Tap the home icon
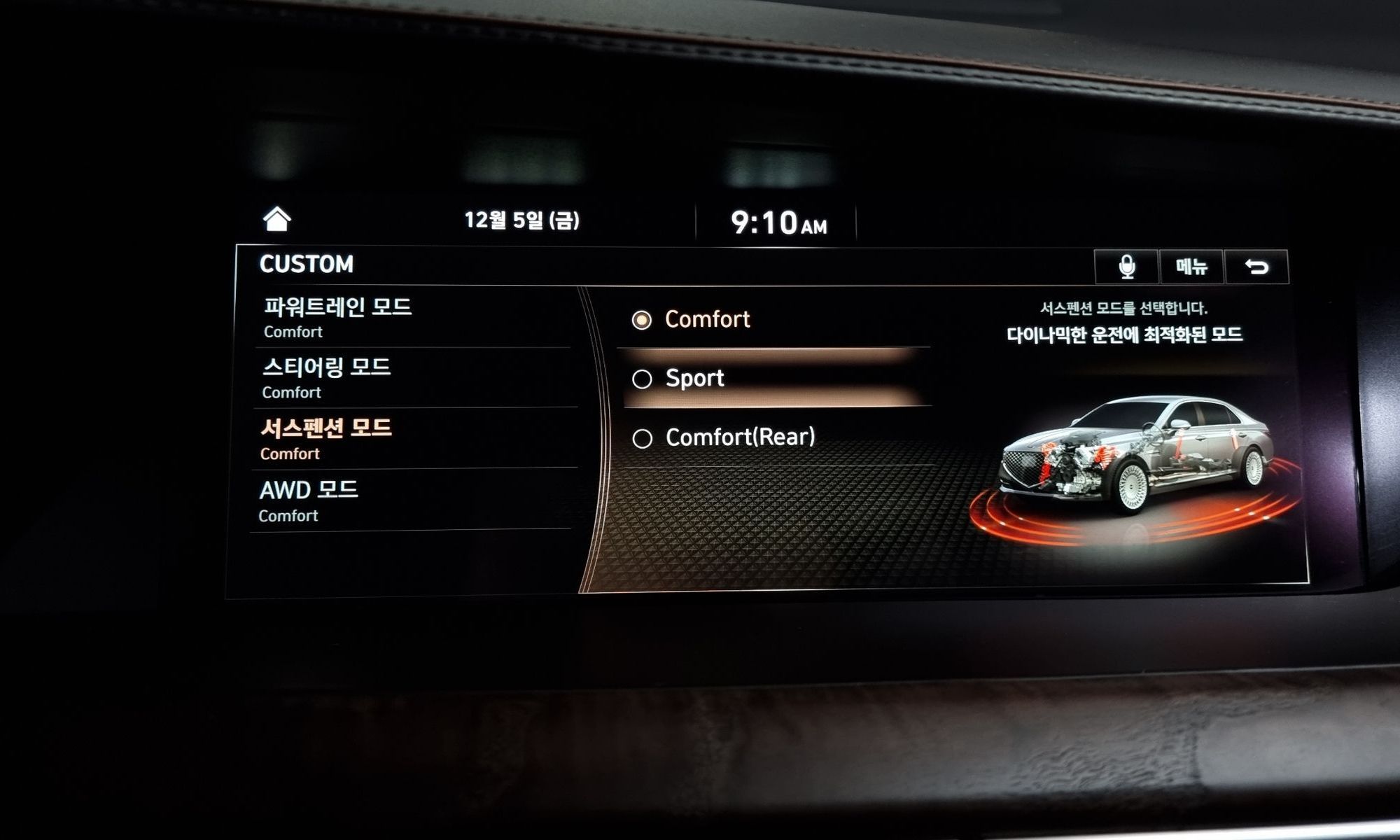Image resolution: width=1400 pixels, height=840 pixels. coord(276,219)
